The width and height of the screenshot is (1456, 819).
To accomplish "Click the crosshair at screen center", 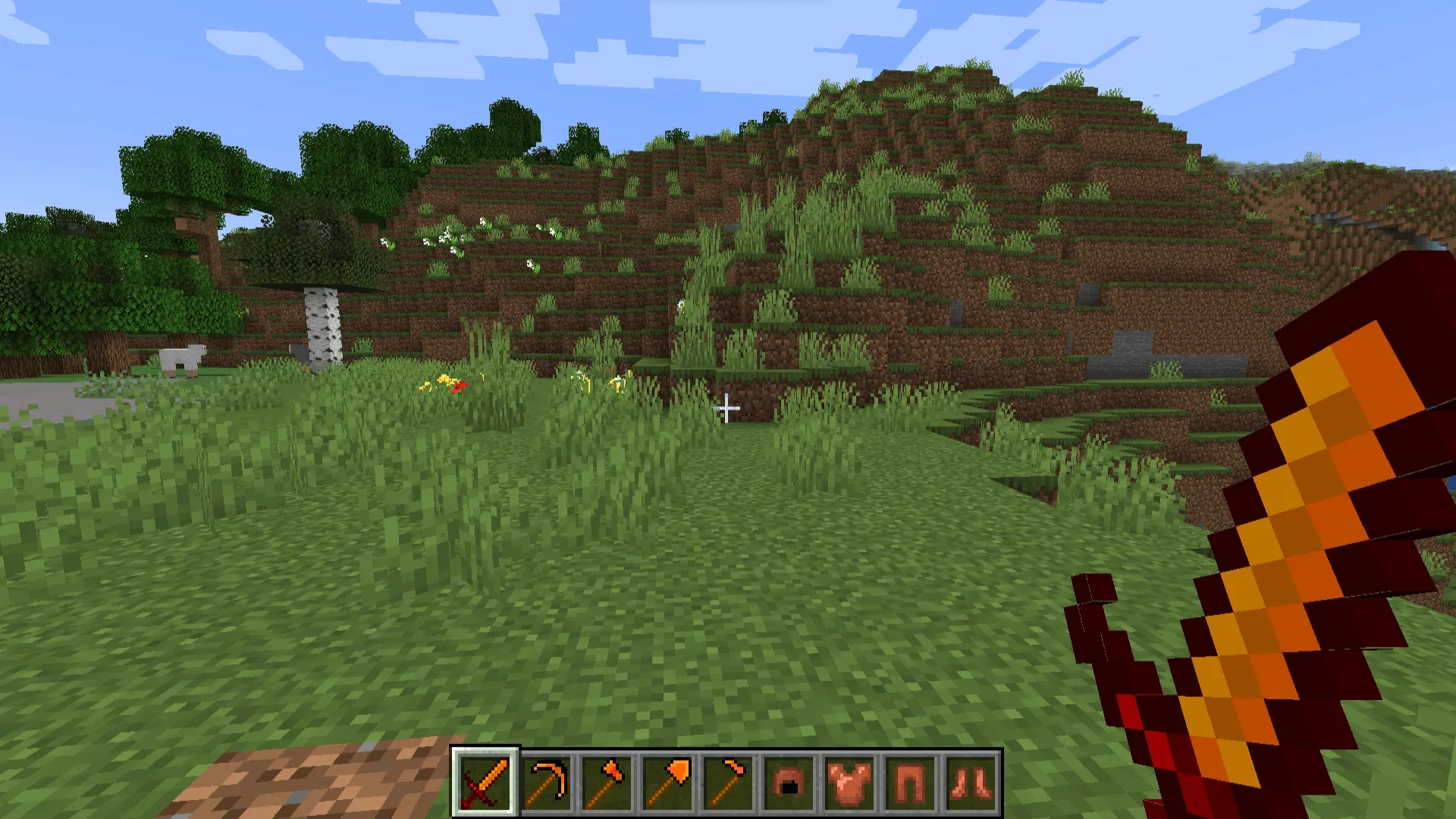I will (x=728, y=409).
